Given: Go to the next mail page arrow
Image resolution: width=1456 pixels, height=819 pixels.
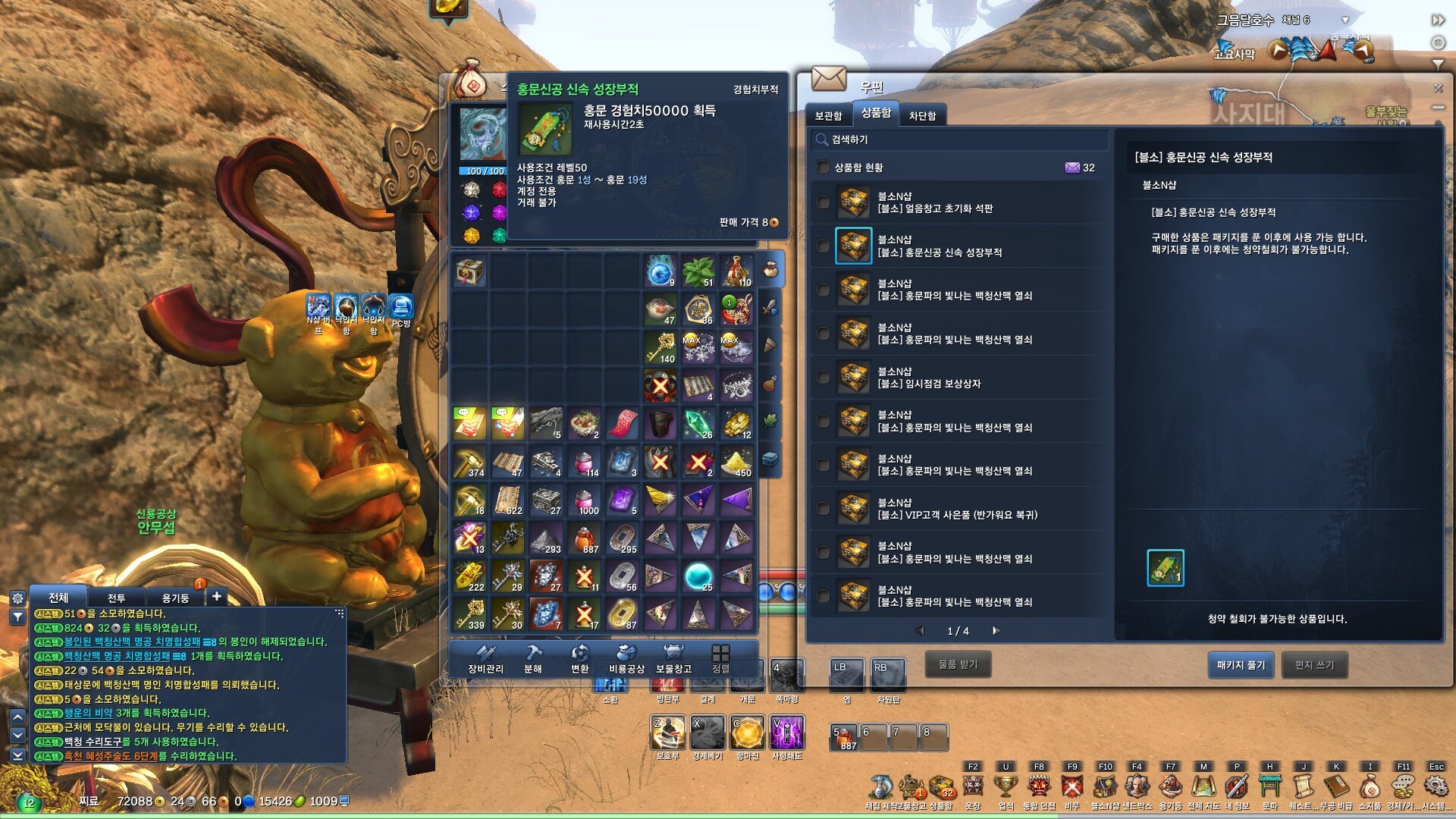Looking at the screenshot, I should click(x=996, y=631).
